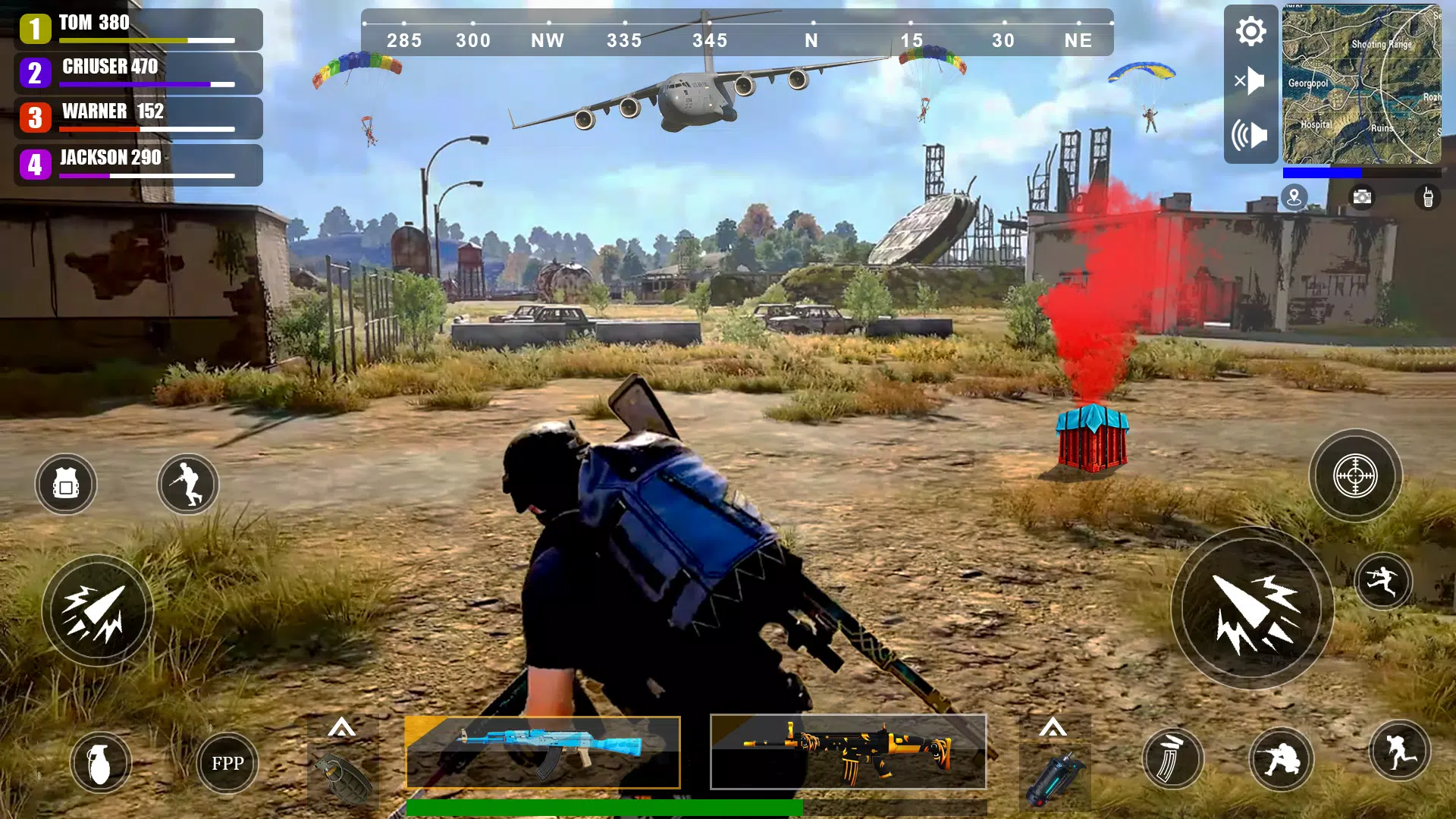
Task: Equip the blue AK rifle slot
Action: tap(542, 752)
